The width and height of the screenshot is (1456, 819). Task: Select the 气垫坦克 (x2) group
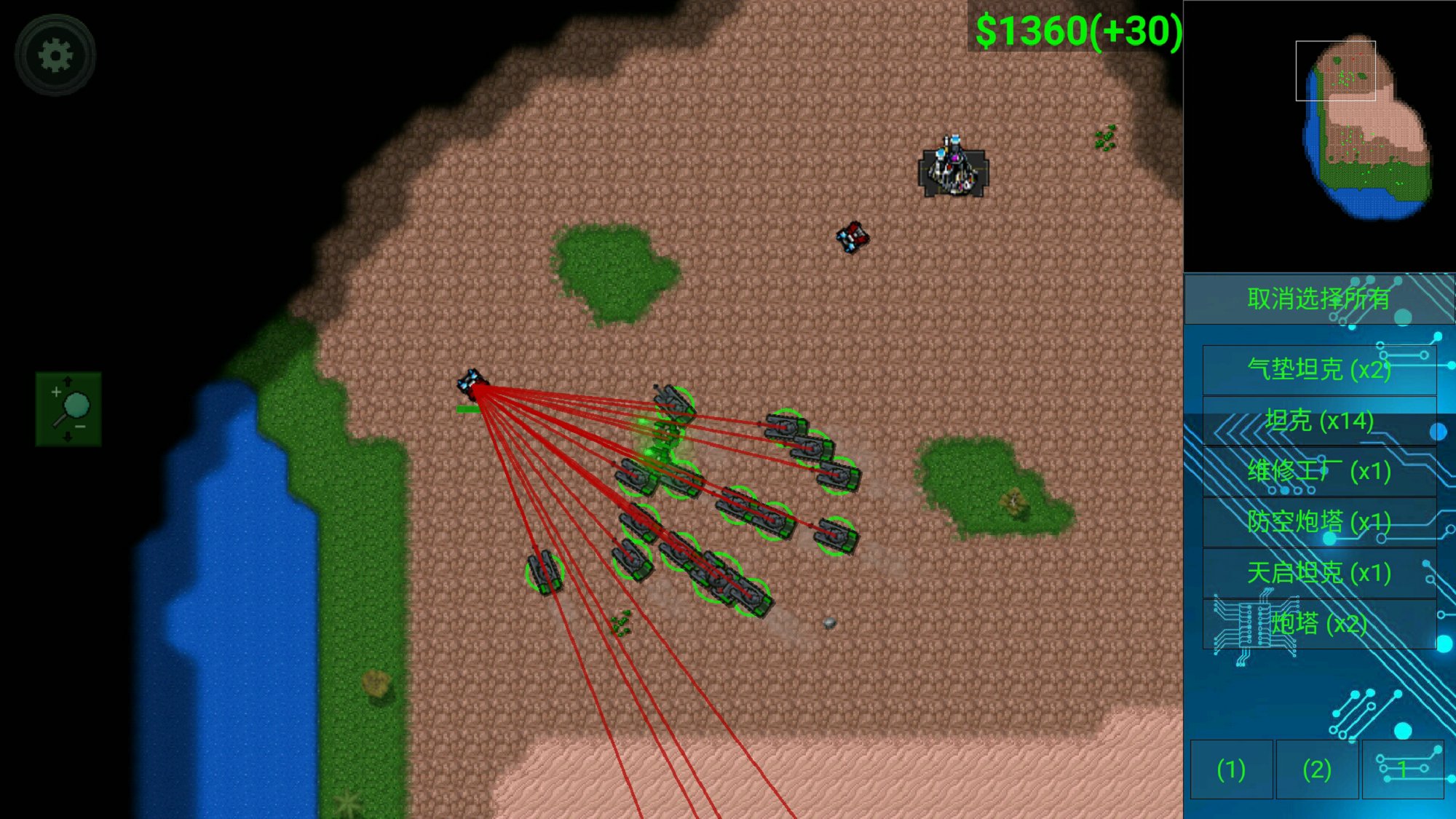pos(1318,370)
